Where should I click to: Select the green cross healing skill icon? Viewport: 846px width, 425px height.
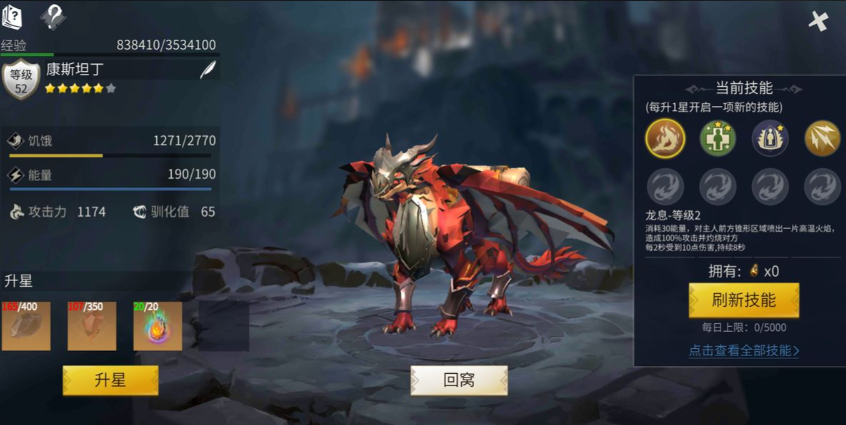point(718,138)
